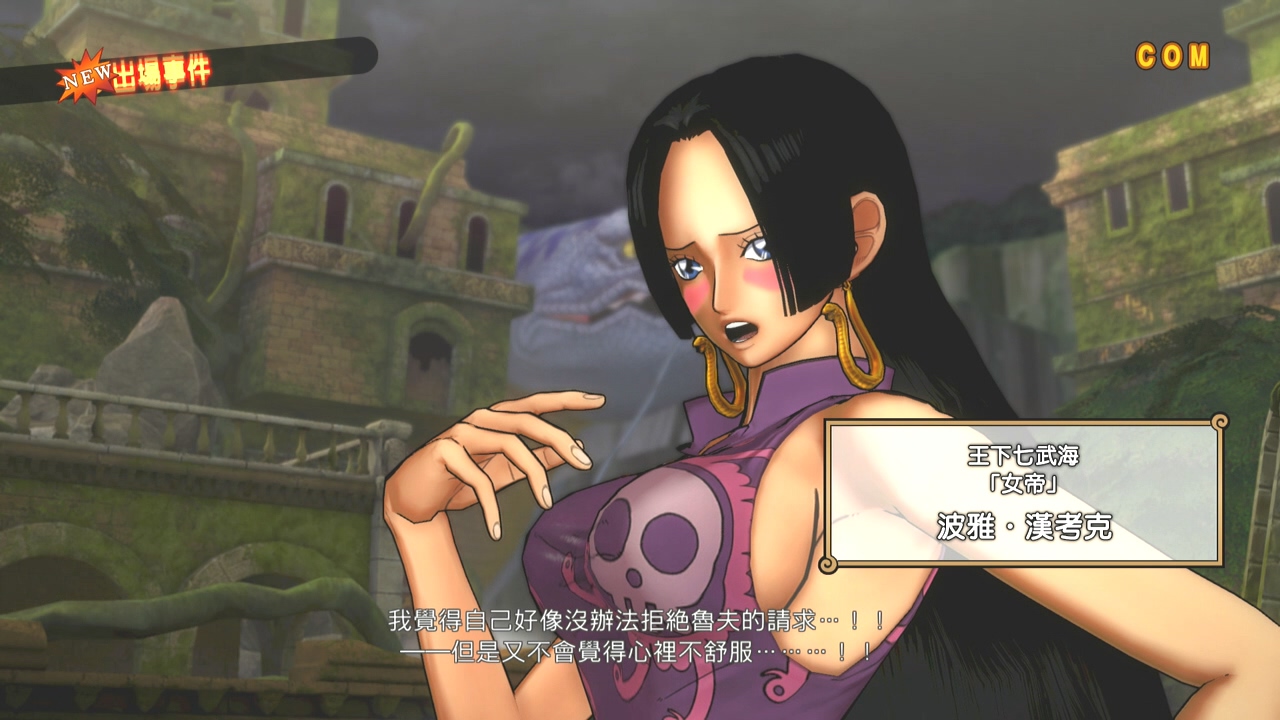Image resolution: width=1280 pixels, height=720 pixels.
Task: Collapse the dialogue subtitle area
Action: 640,635
